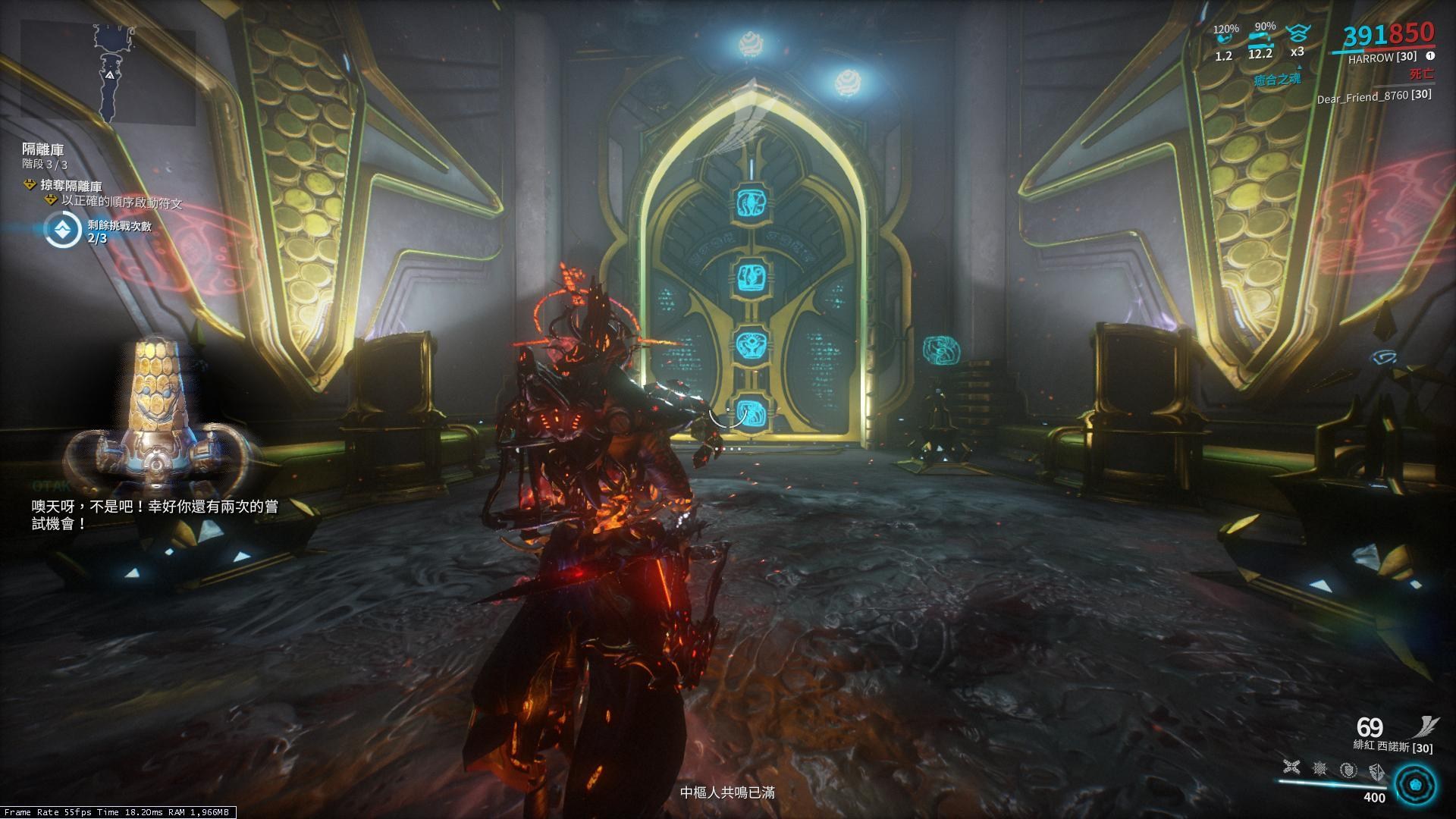Activate the Covenant ability icon
This screenshot has width=1456, height=819.
[x=1376, y=771]
